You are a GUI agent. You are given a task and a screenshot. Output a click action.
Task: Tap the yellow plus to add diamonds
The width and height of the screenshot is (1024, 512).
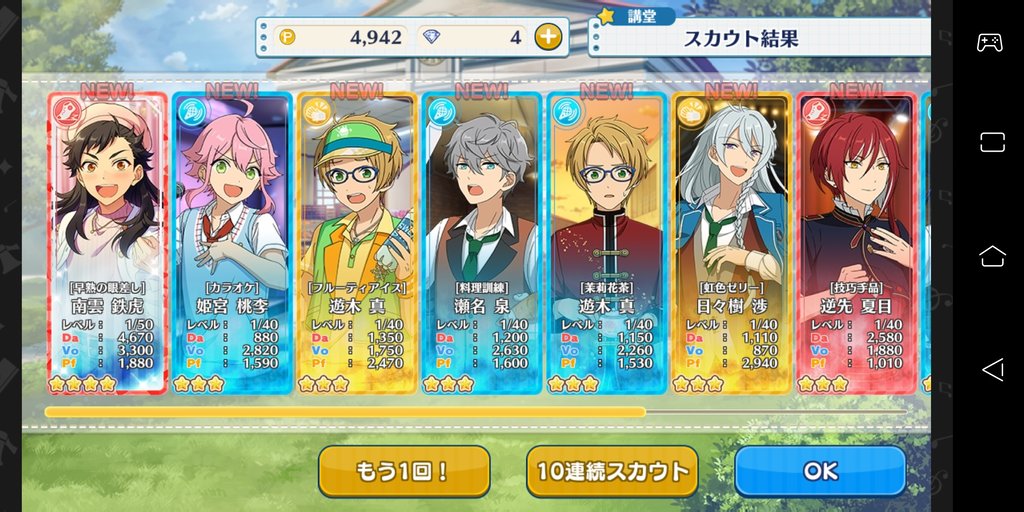(547, 38)
